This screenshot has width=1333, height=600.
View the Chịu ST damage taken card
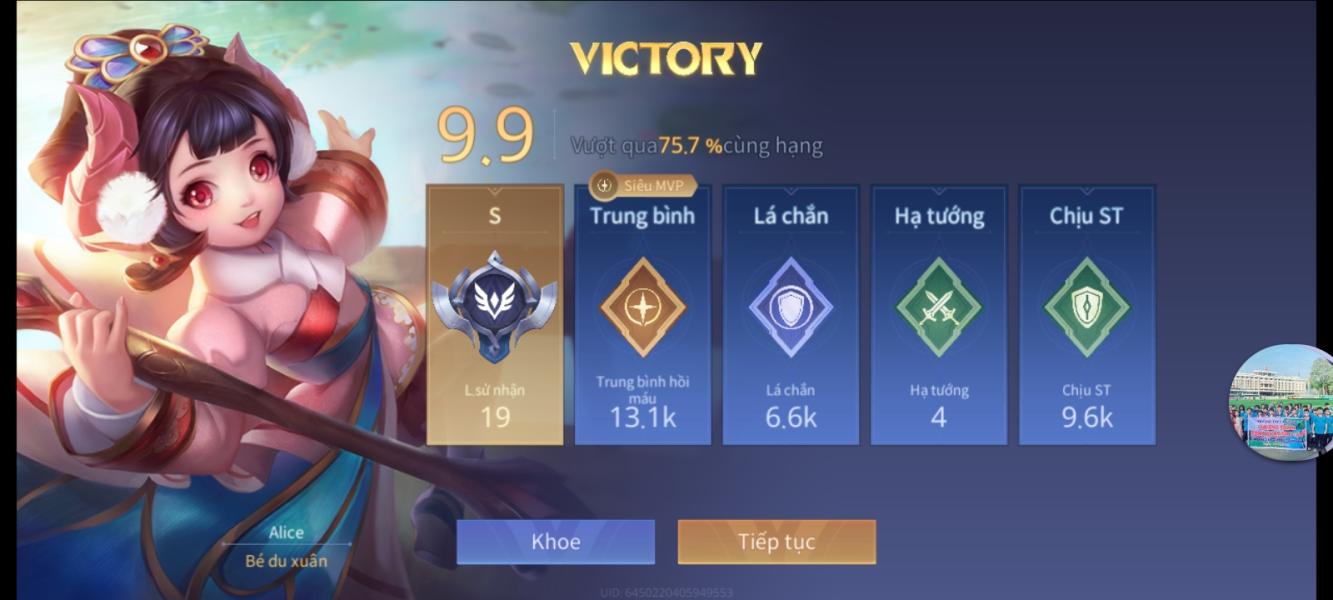coord(1086,315)
